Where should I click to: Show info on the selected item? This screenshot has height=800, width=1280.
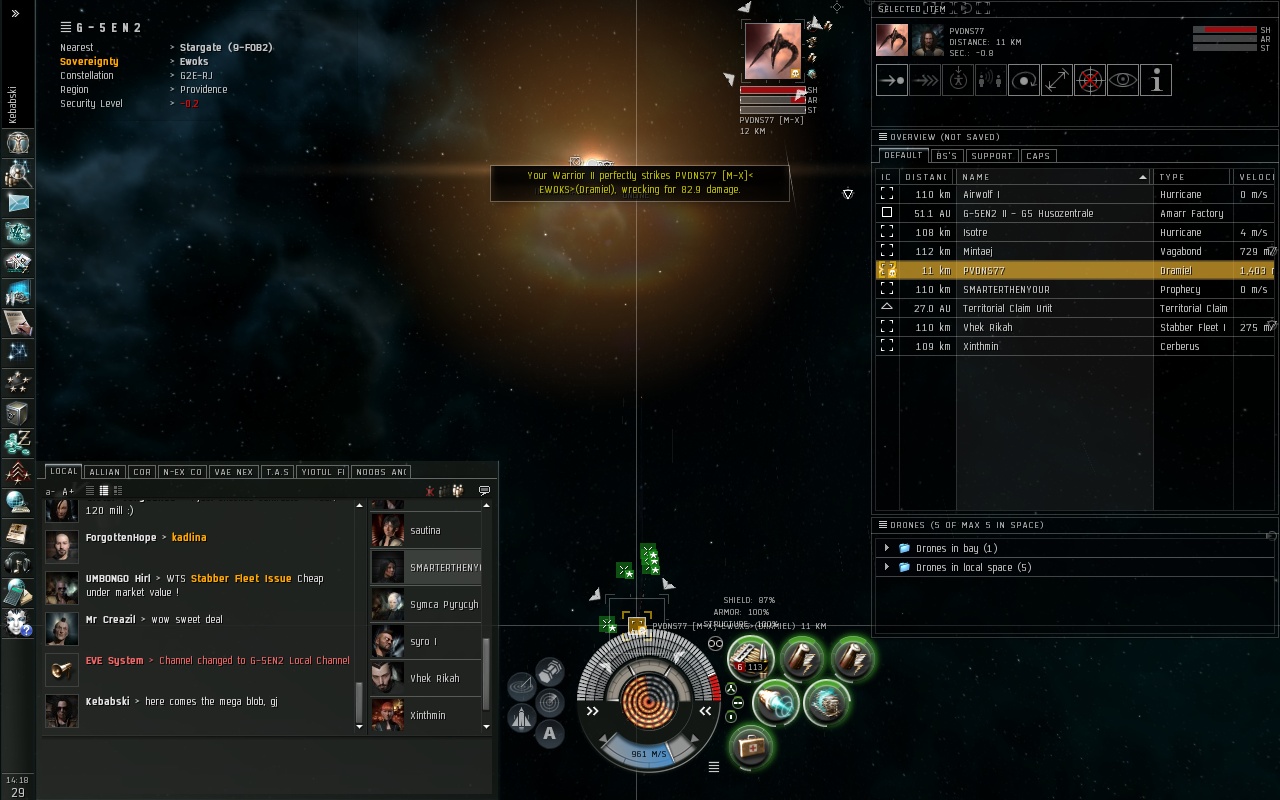coord(1156,81)
